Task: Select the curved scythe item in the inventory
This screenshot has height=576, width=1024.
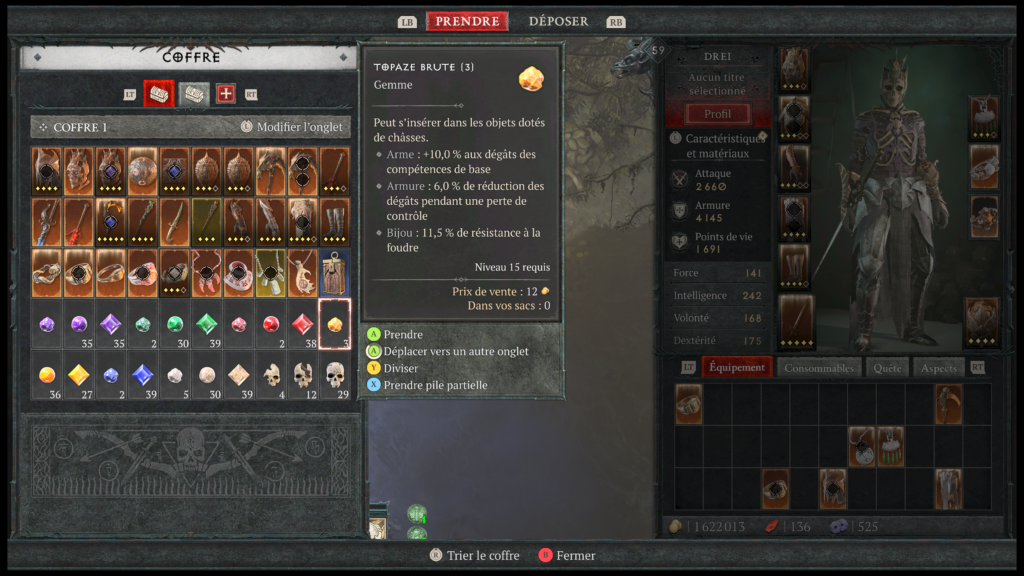Action: 948,403
